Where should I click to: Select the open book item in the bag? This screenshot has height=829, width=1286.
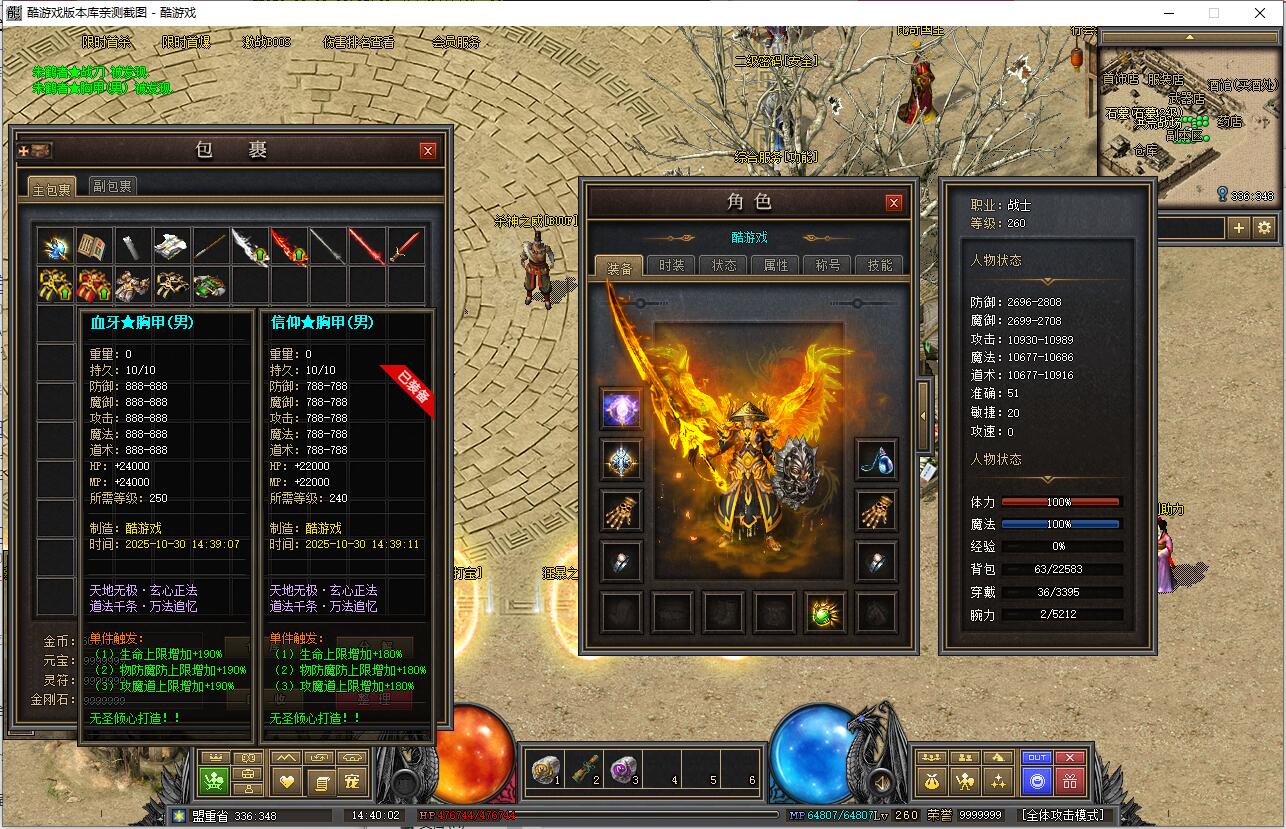(94, 247)
